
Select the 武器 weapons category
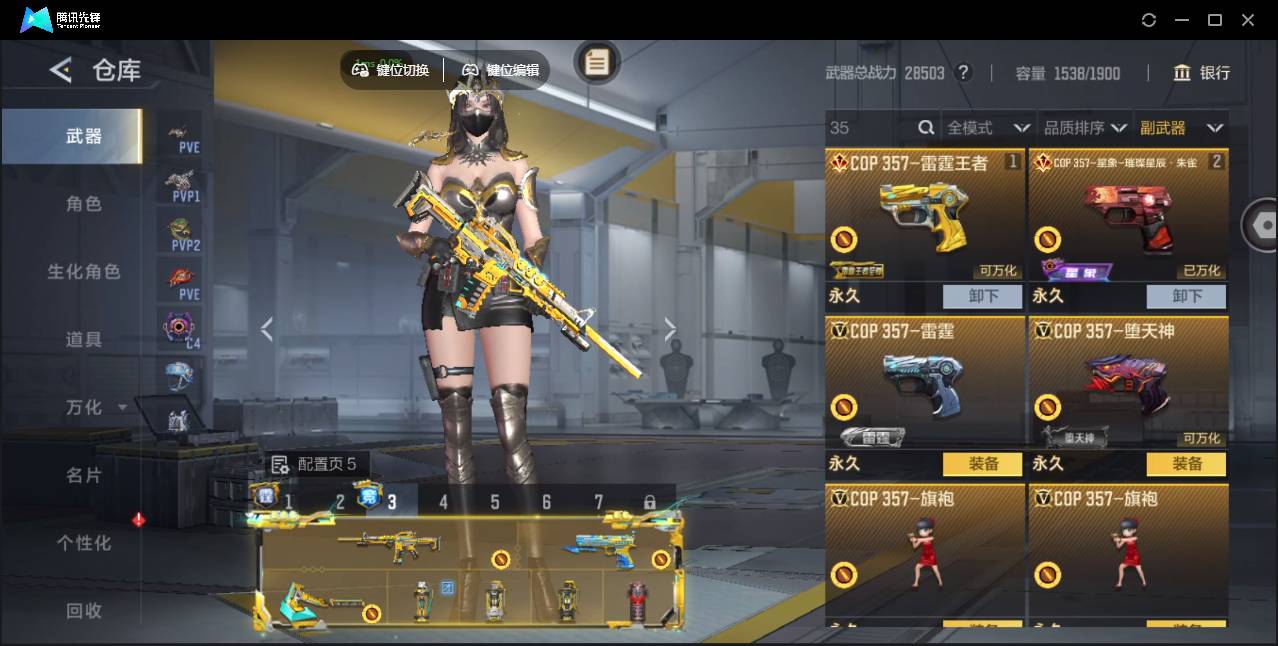point(84,136)
